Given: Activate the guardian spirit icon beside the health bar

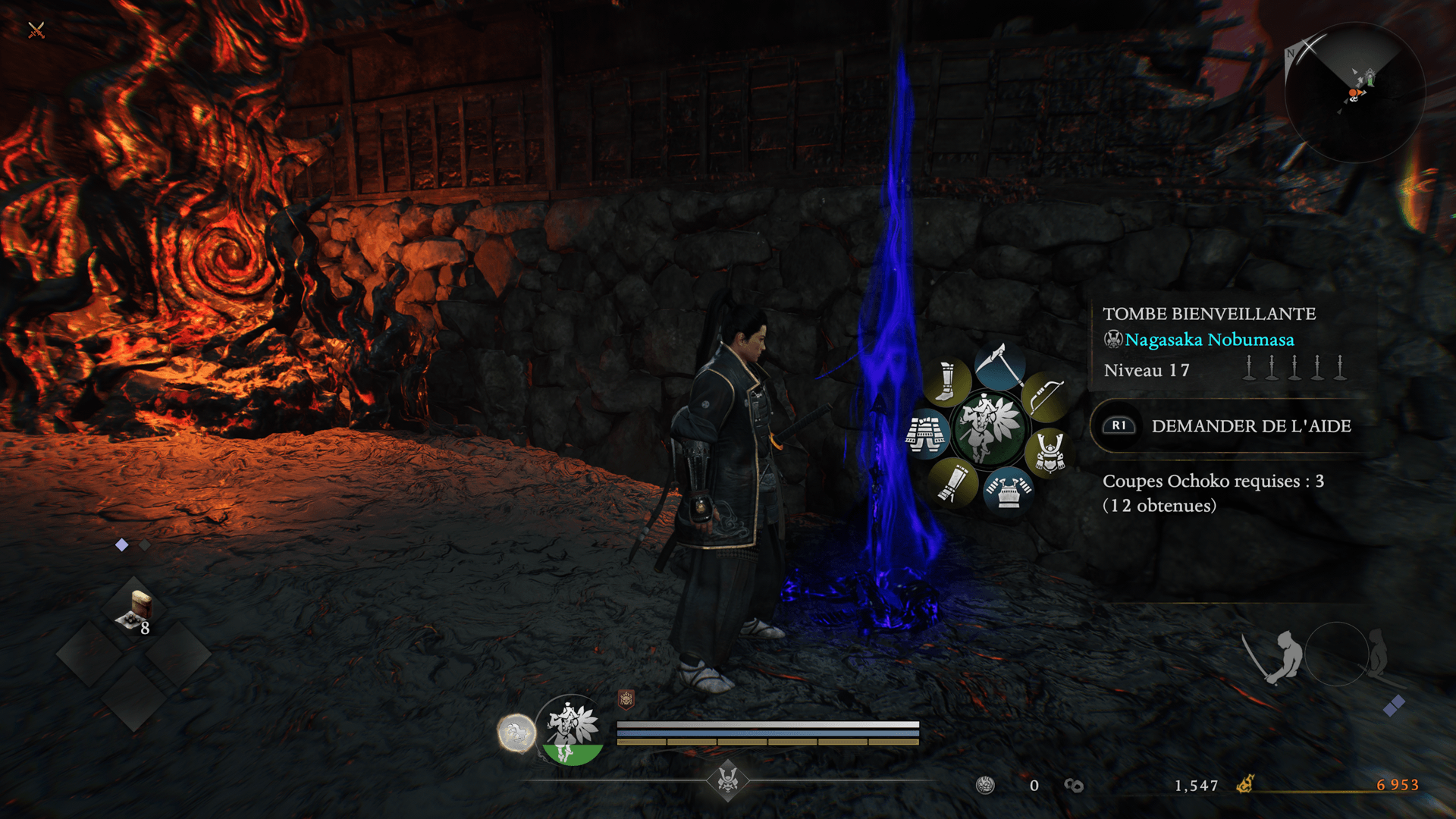Looking at the screenshot, I should coord(572,730).
